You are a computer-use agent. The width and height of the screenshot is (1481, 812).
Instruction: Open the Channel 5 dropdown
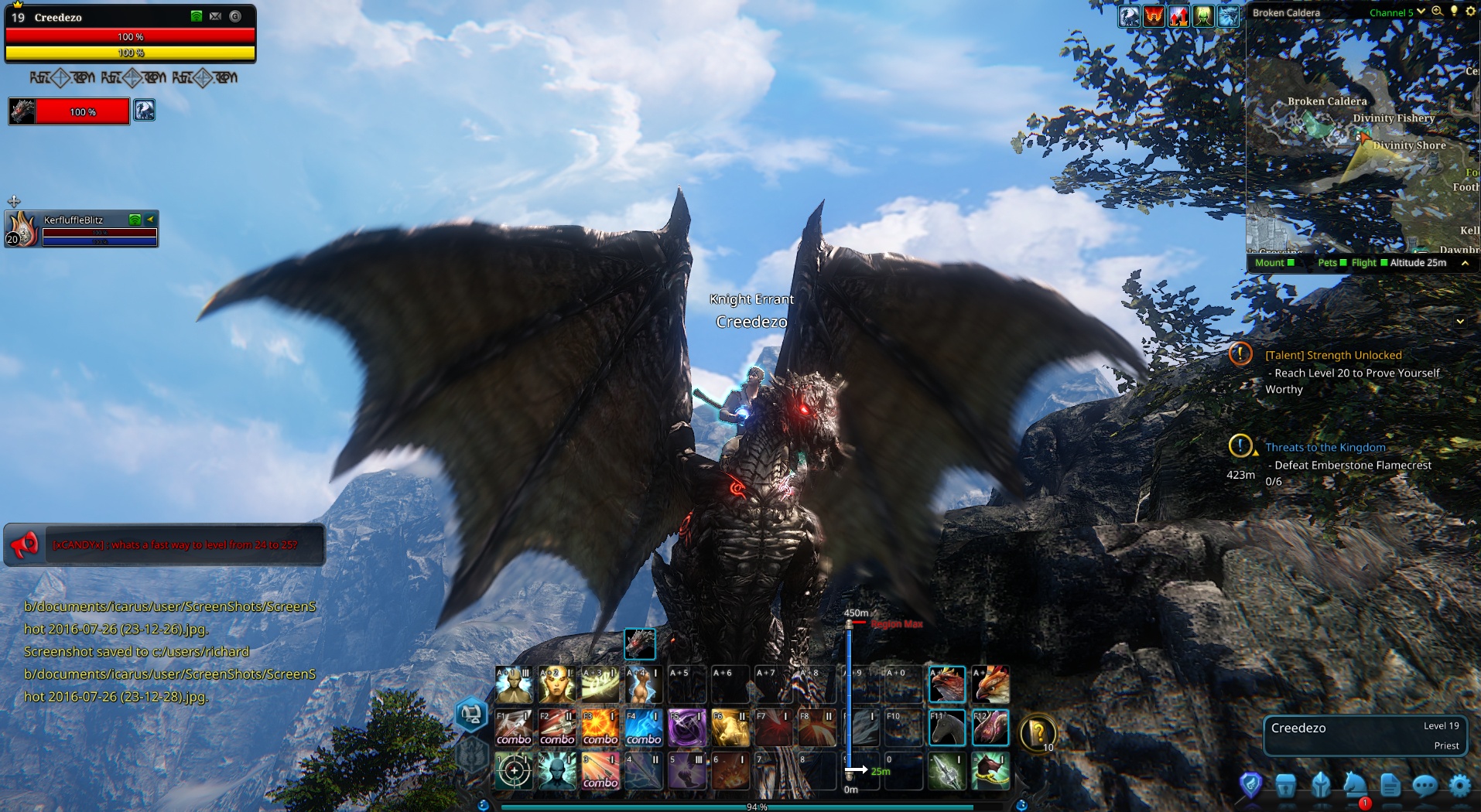(1397, 12)
